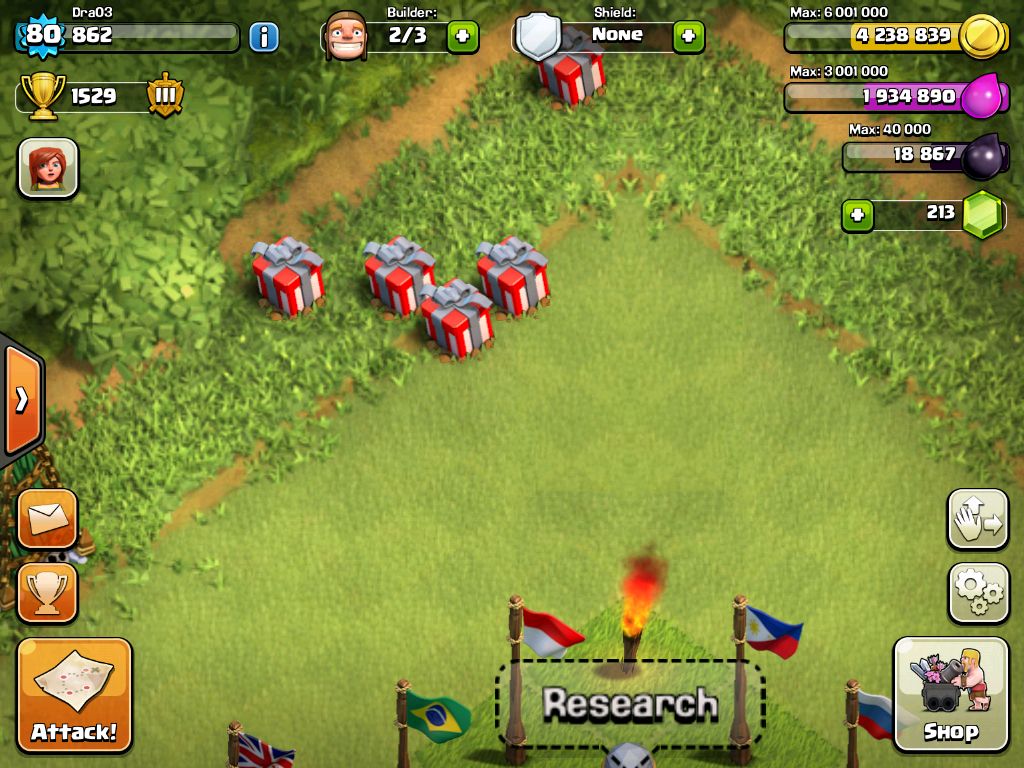View the league badge beside trophies
This screenshot has width=1024, height=768.
165,97
